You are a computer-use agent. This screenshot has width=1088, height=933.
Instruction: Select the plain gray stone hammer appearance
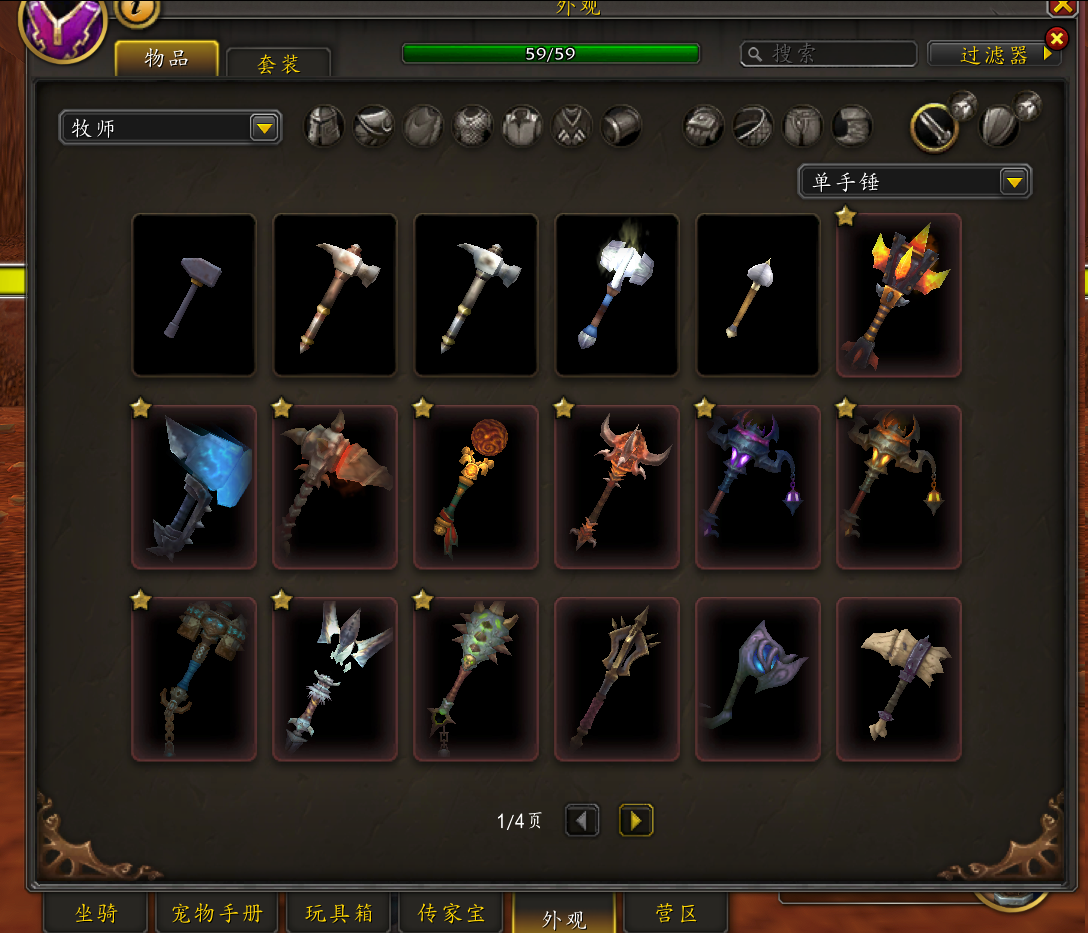(x=194, y=295)
